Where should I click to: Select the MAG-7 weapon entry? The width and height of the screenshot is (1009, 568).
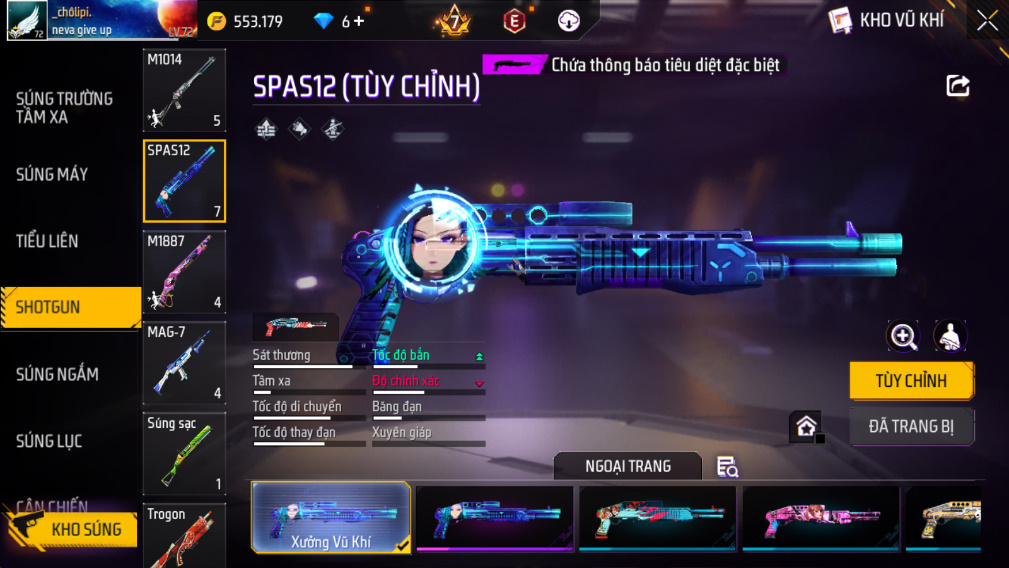[x=184, y=362]
